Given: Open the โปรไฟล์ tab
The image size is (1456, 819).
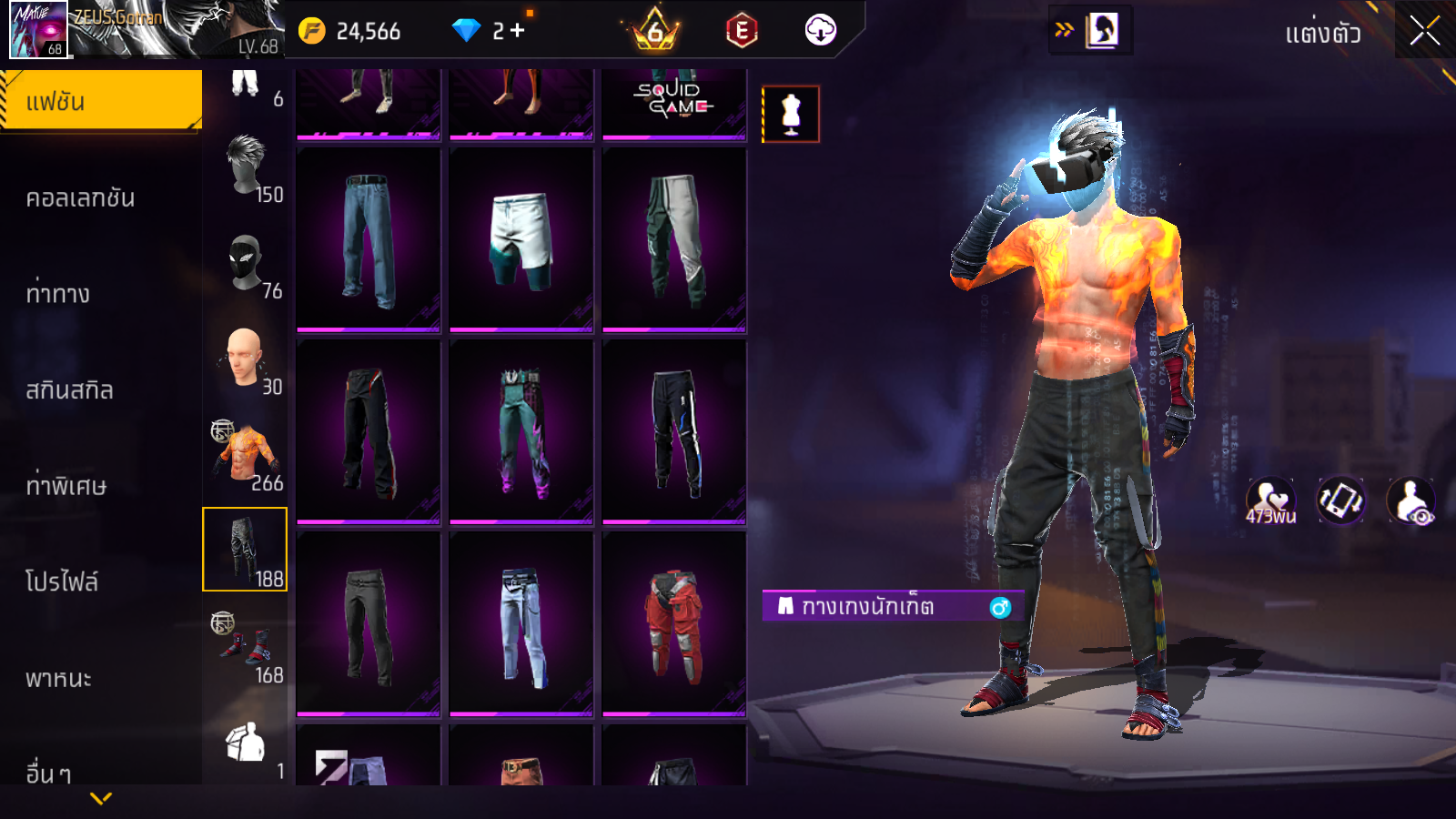Looking at the screenshot, I should [x=62, y=581].
